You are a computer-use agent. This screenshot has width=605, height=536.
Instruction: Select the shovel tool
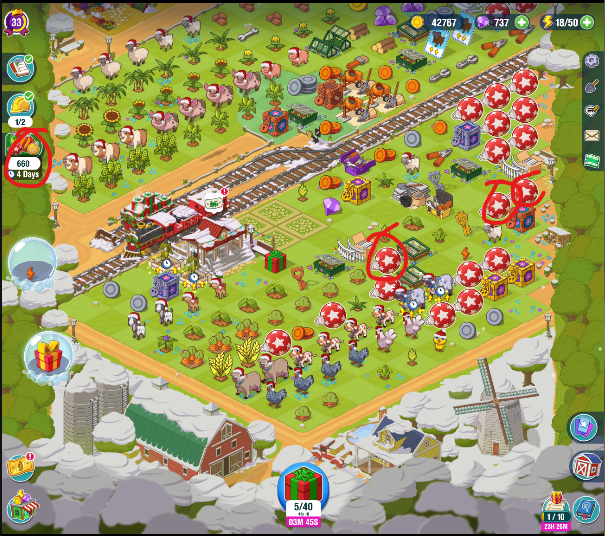coord(592,86)
